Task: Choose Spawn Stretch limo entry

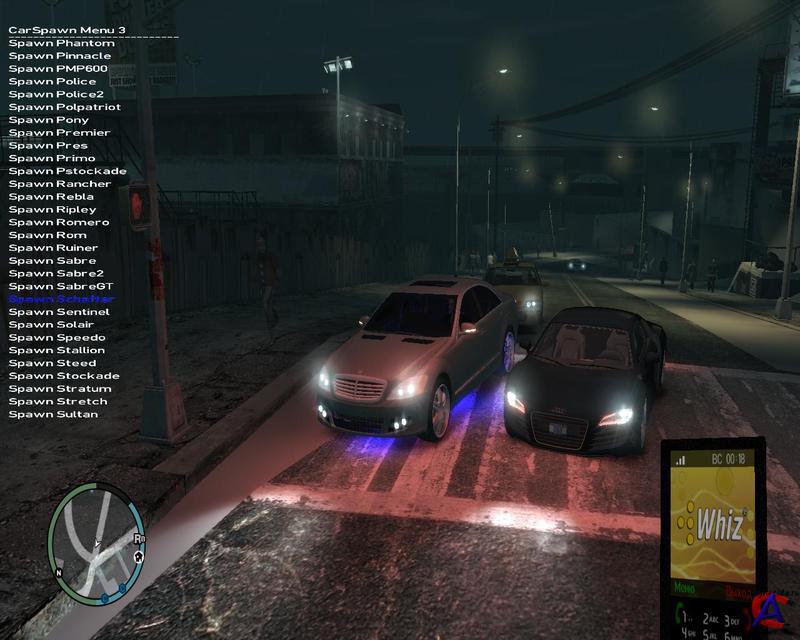Action: point(58,401)
